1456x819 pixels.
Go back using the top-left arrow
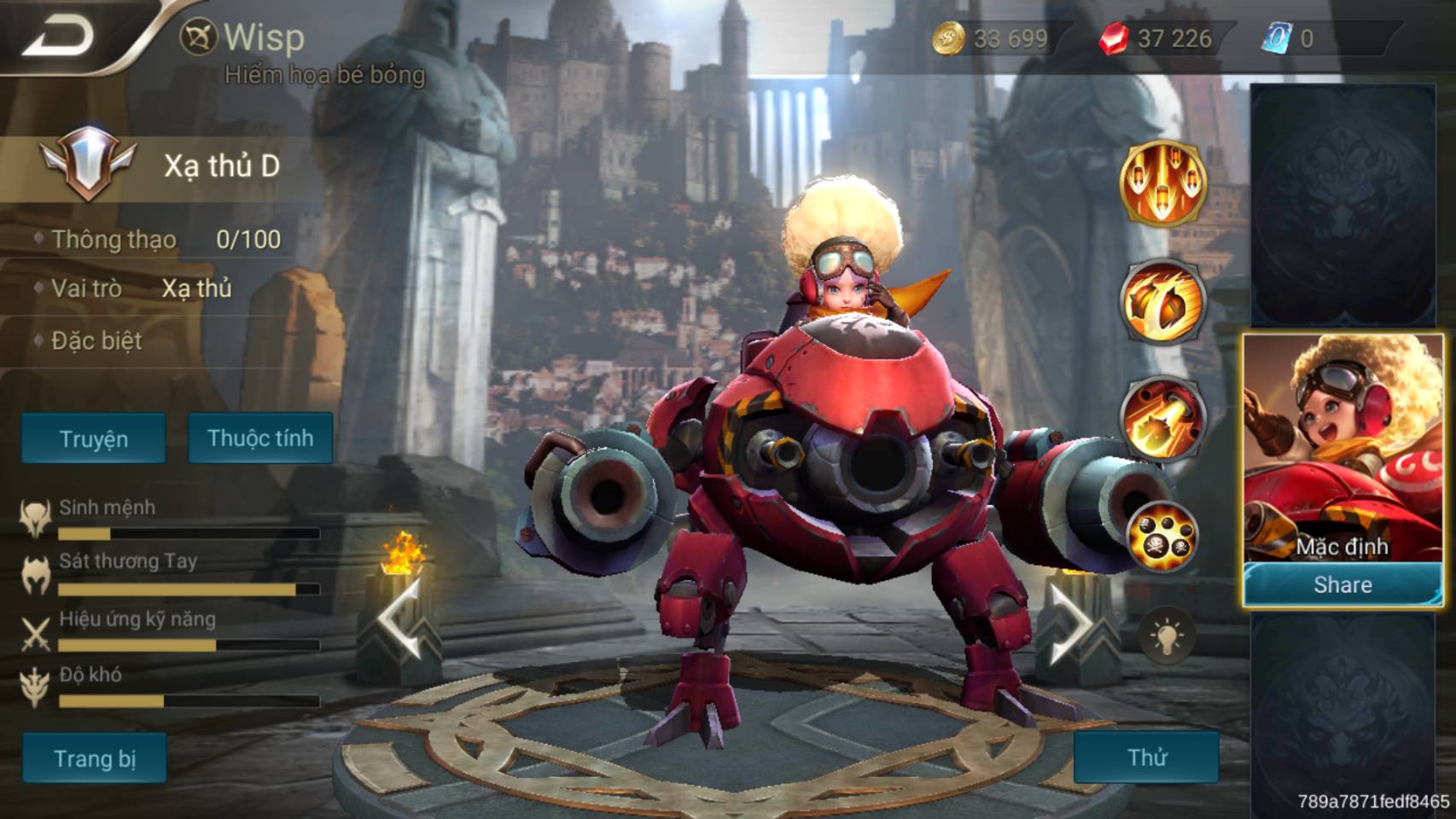pos(58,36)
